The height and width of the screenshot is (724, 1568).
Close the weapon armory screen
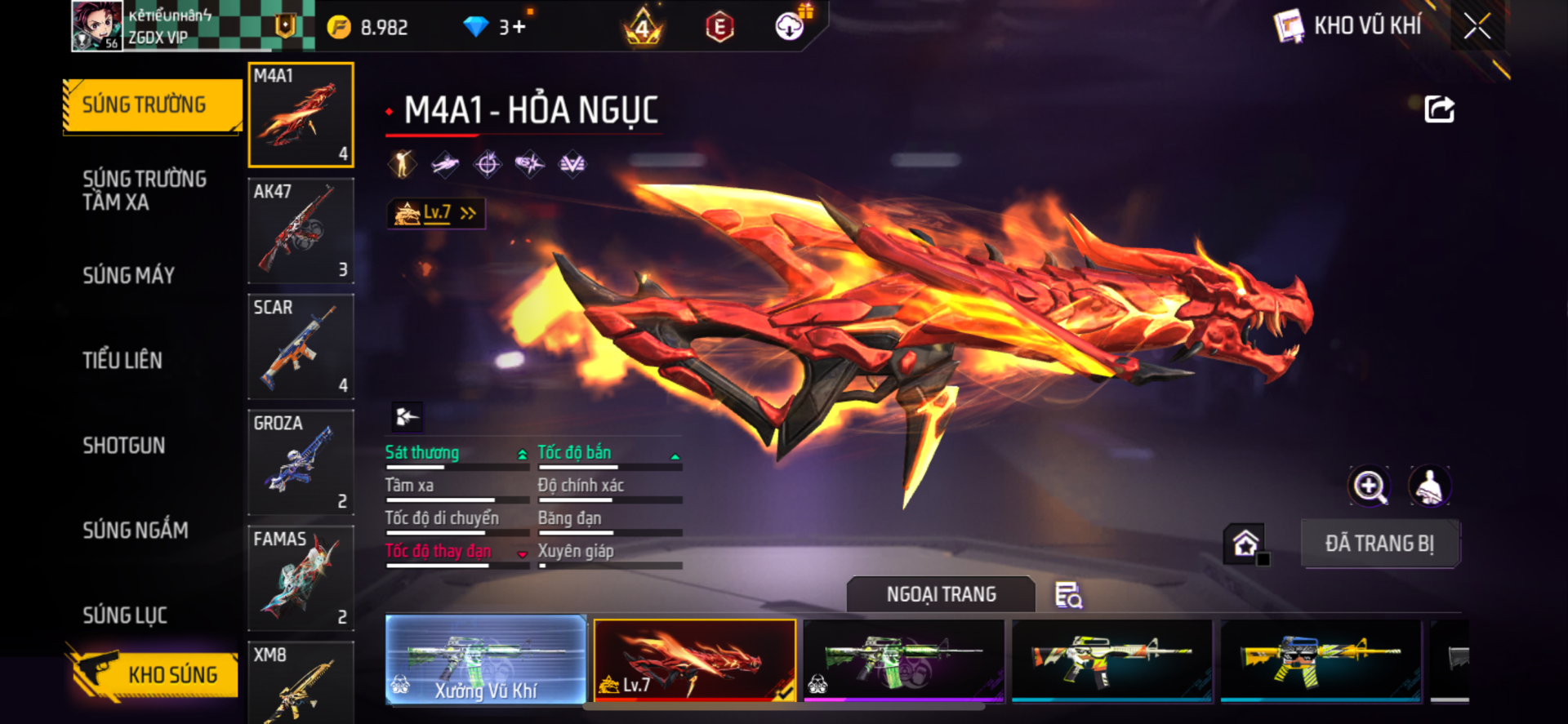click(1477, 26)
